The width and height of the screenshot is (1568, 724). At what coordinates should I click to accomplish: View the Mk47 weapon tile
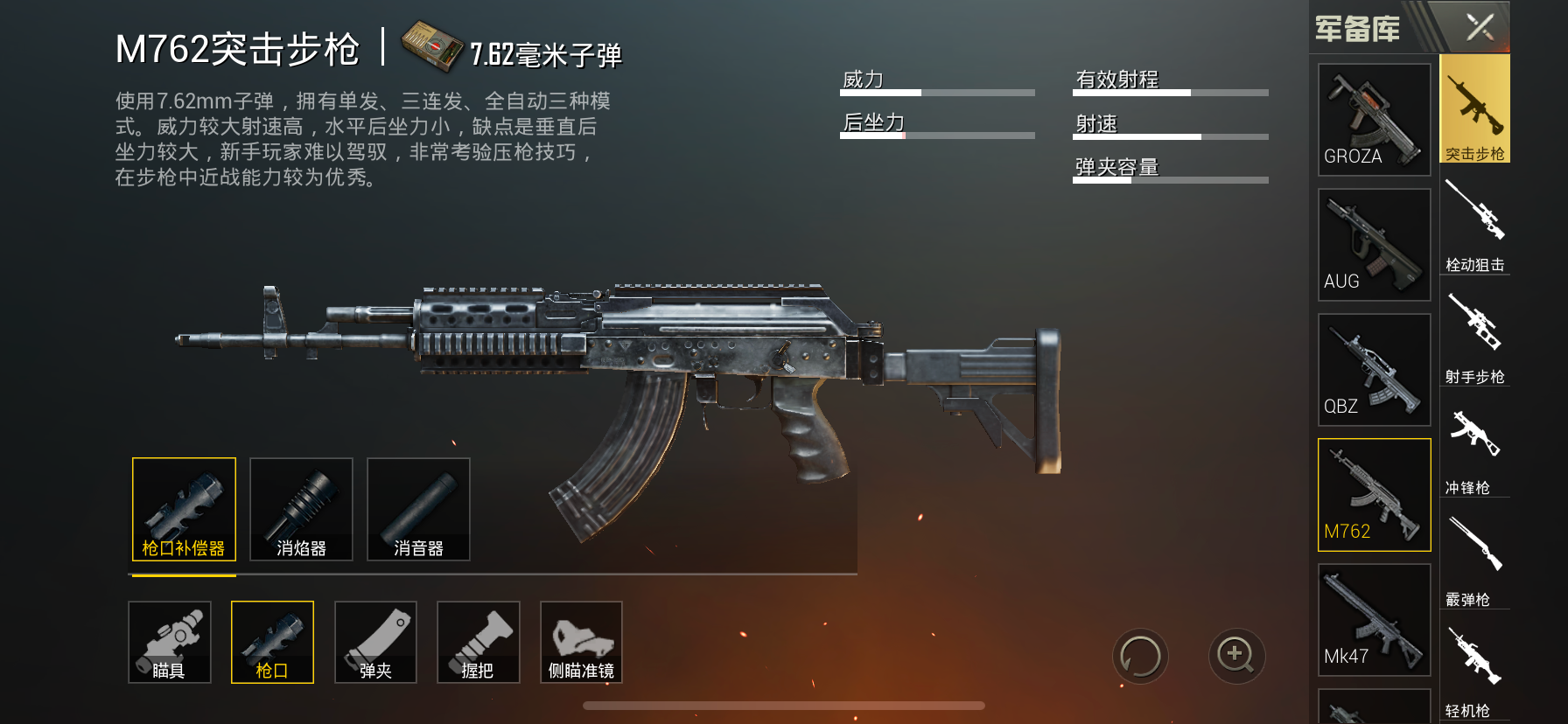[1374, 620]
